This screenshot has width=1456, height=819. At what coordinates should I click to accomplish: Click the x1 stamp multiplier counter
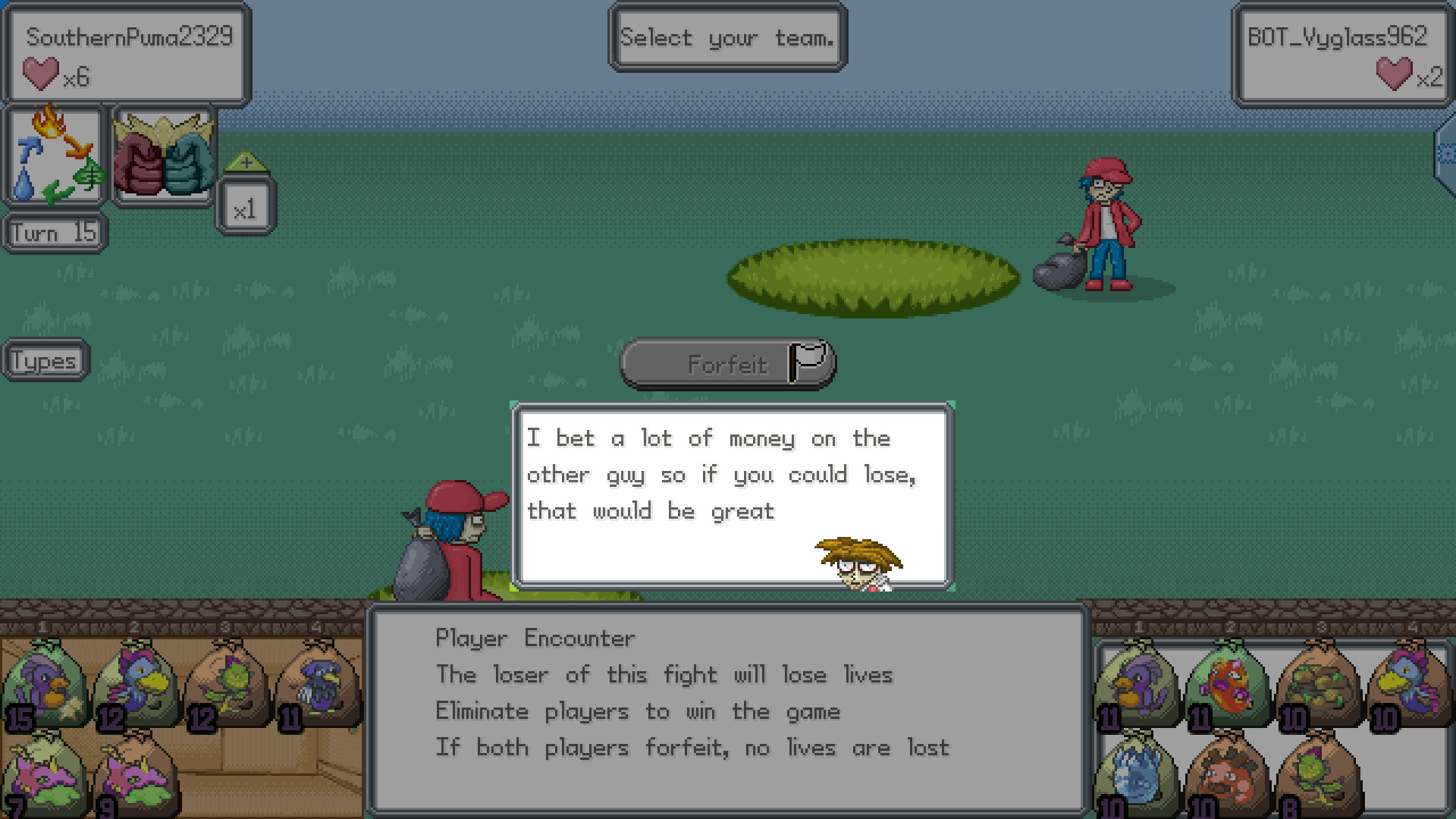click(245, 205)
